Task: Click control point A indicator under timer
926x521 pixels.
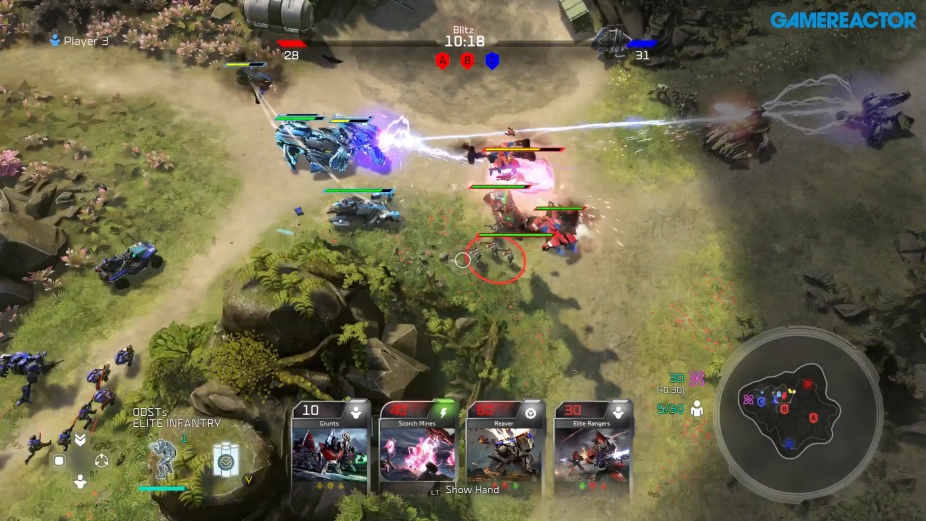Action: [x=442, y=61]
